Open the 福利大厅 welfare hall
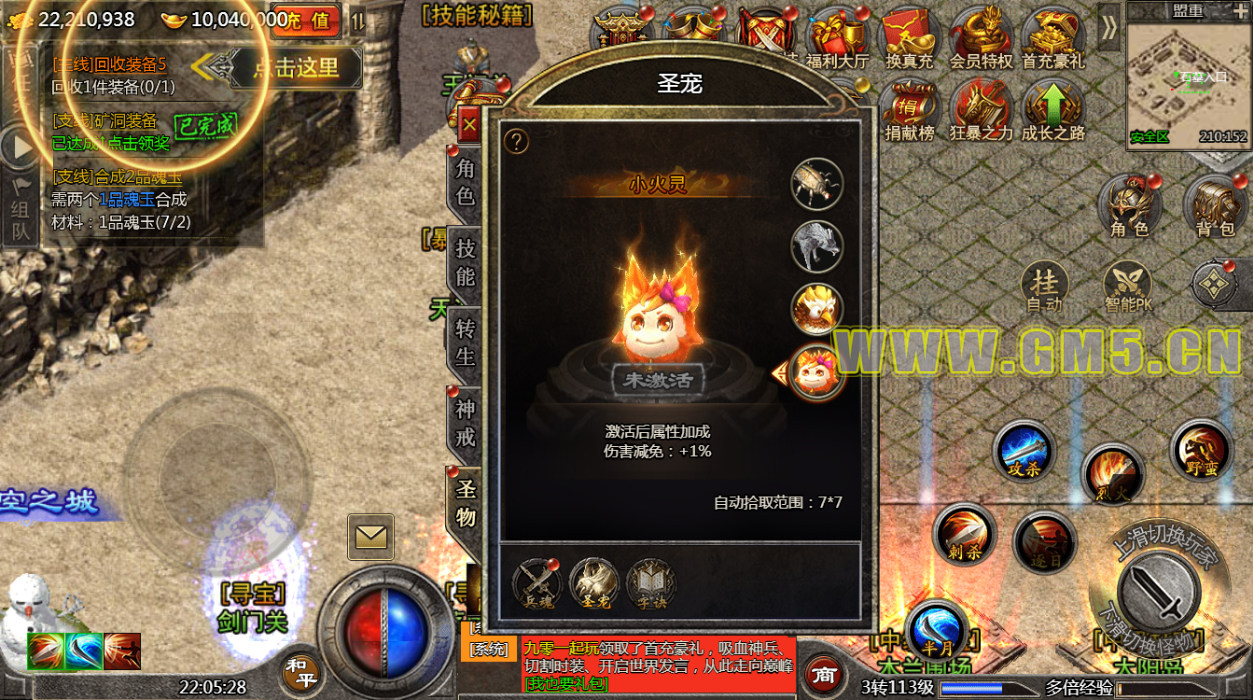1253x700 pixels. point(838,40)
